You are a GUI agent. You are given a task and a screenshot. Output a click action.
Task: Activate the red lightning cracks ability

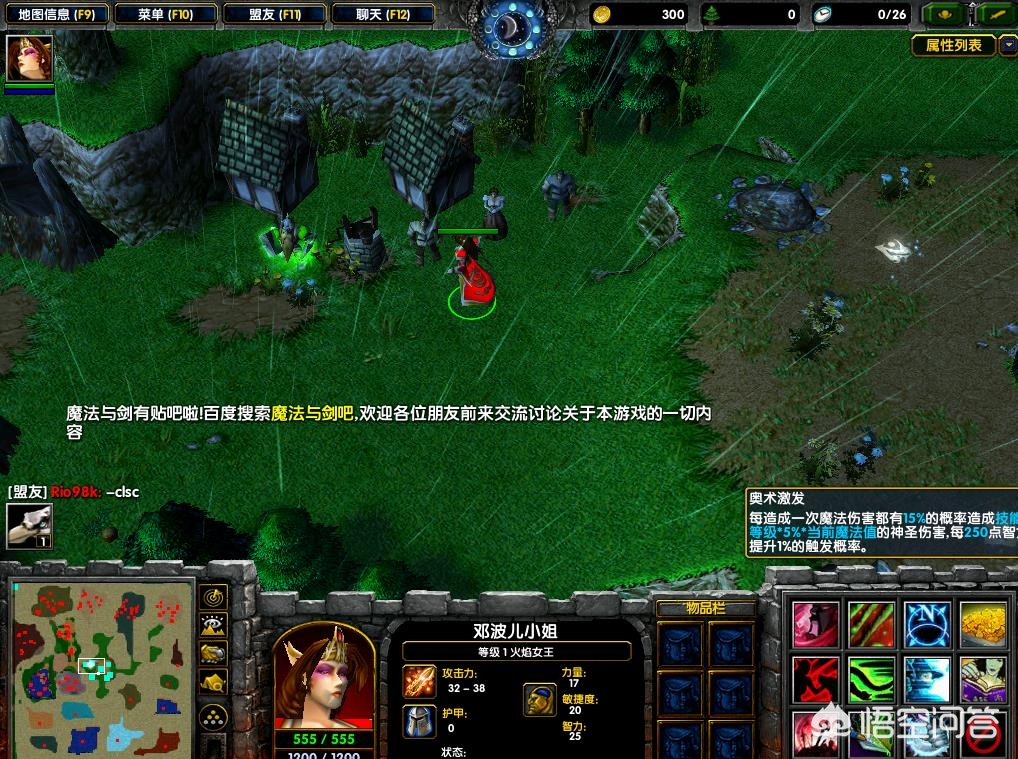pos(815,680)
